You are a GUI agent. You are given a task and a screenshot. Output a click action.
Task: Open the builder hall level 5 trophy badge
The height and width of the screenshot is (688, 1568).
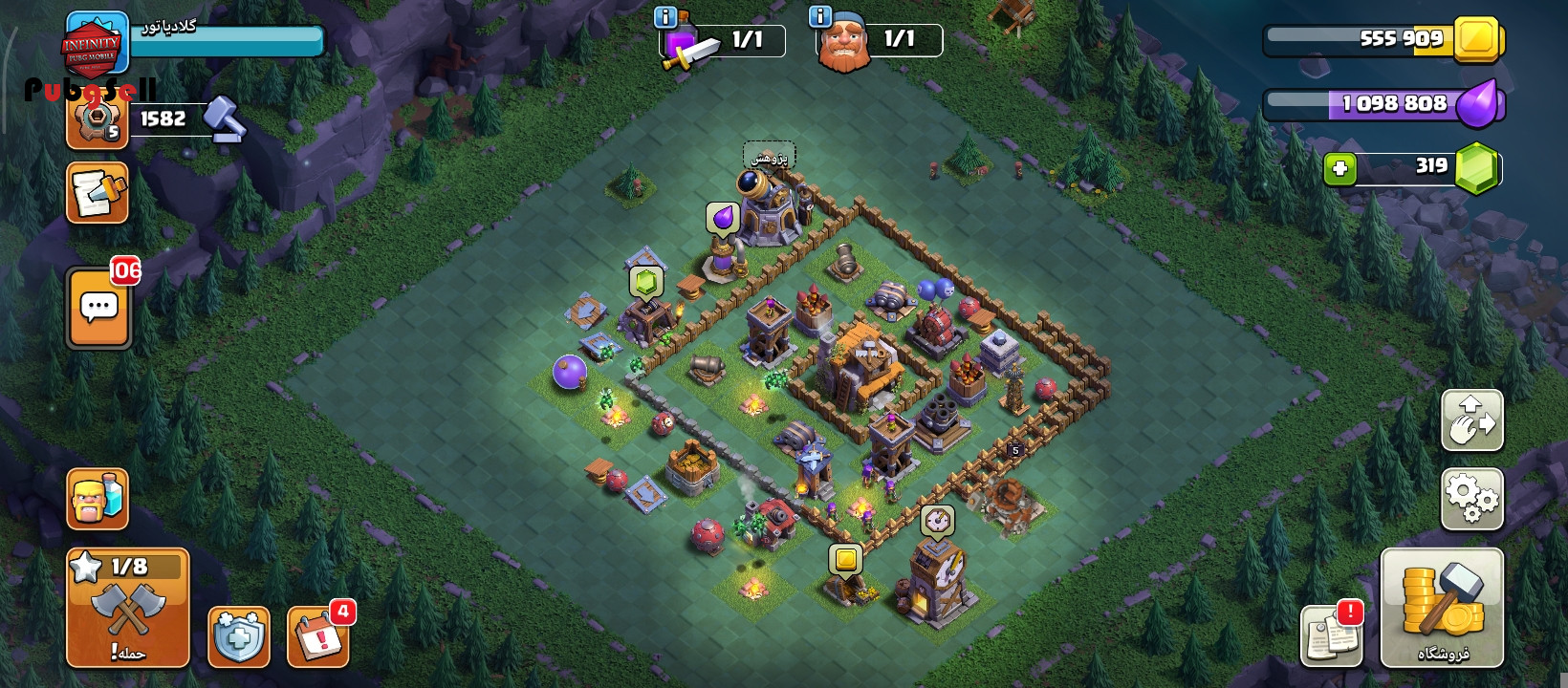[x=97, y=120]
